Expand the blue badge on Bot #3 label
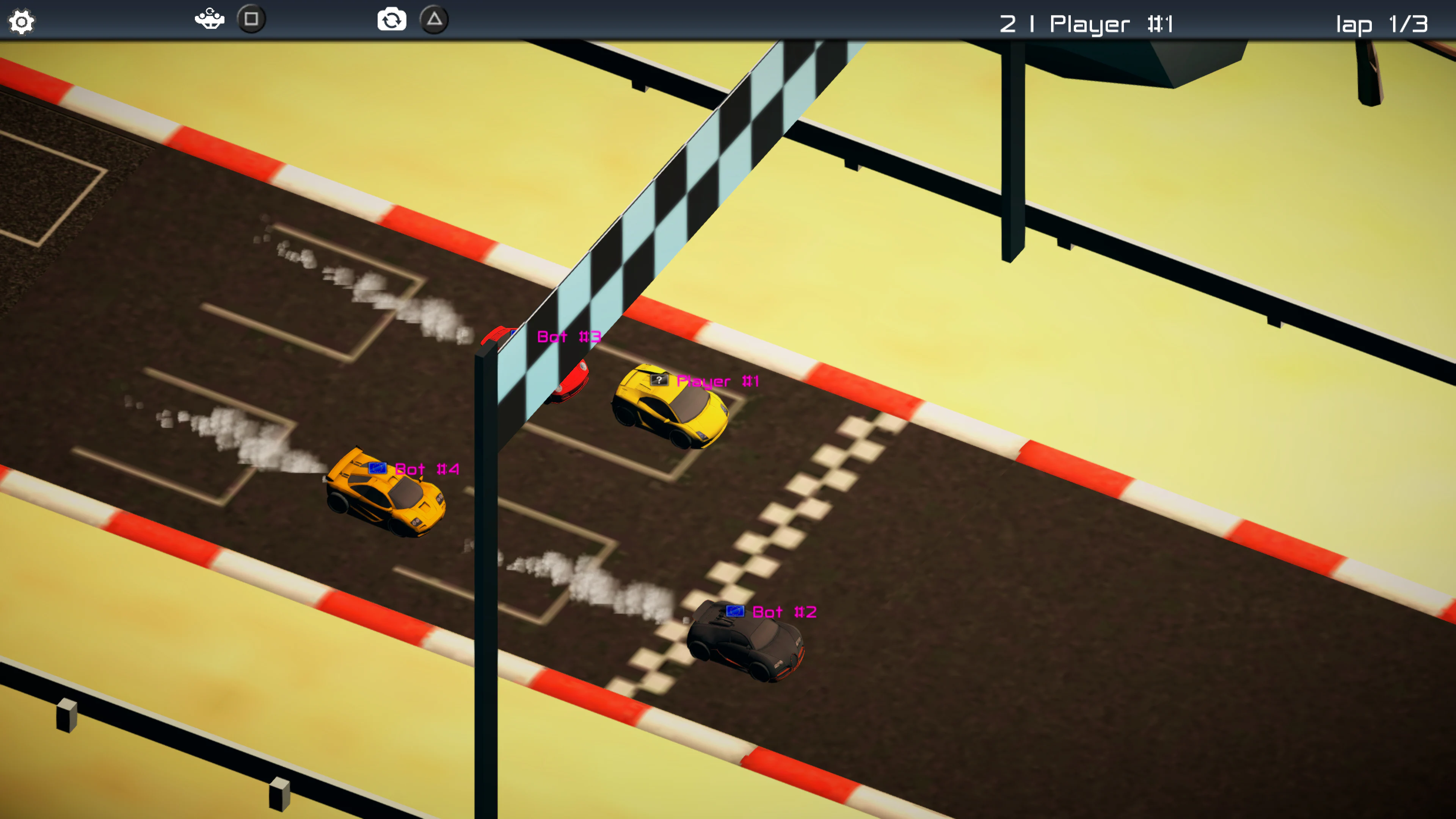The image size is (1456, 819). [x=513, y=333]
